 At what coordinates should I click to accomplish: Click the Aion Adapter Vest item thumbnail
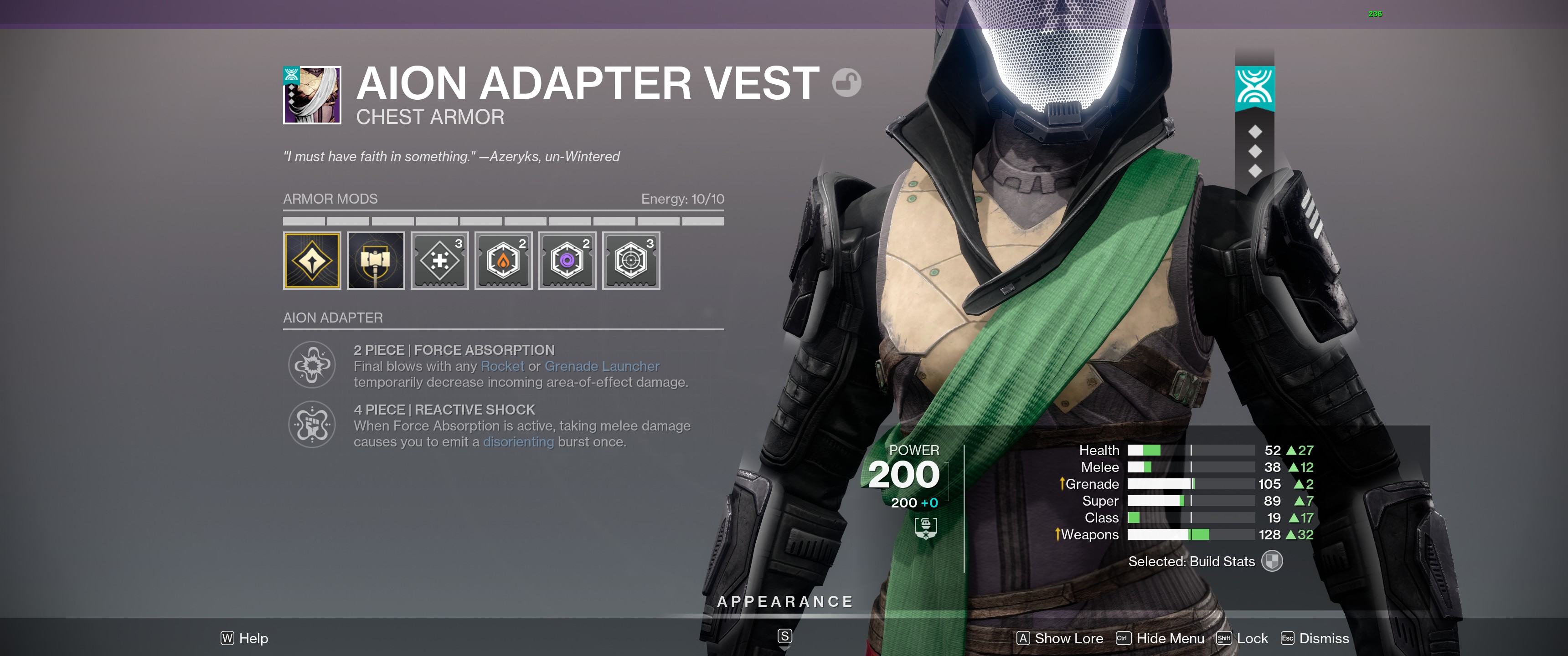pos(312,95)
